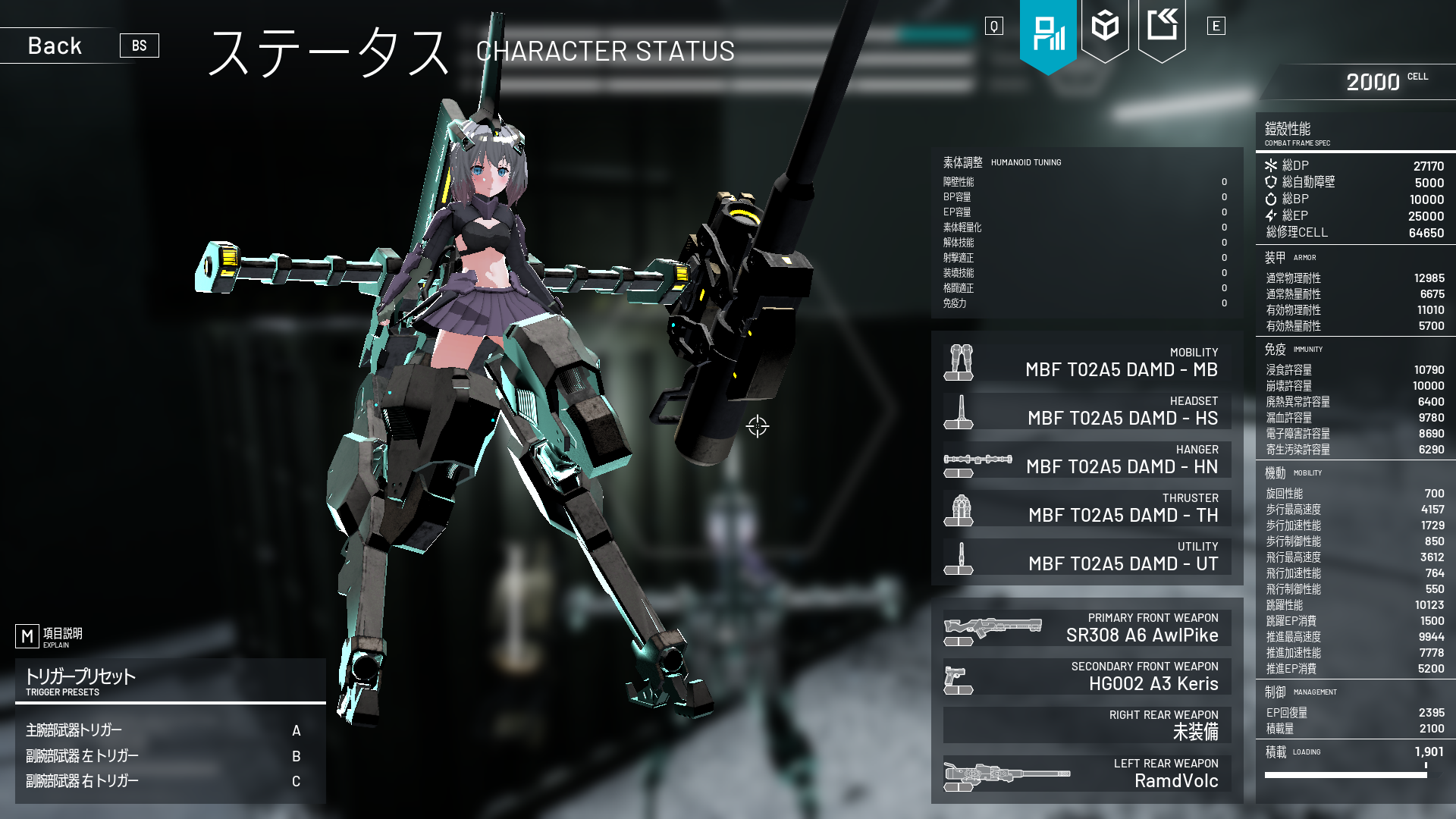
Task: Open the unequipped Right Rear Weapon slot
Action: click(x=1087, y=725)
